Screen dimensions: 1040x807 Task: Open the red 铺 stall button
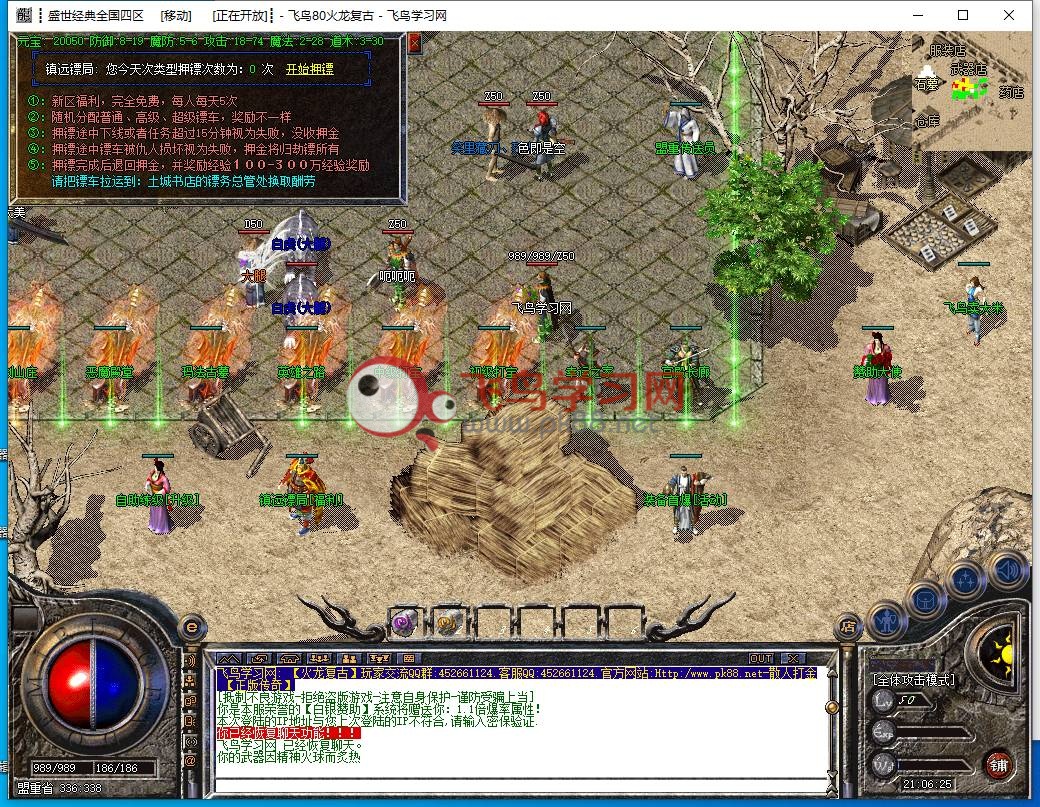[997, 767]
